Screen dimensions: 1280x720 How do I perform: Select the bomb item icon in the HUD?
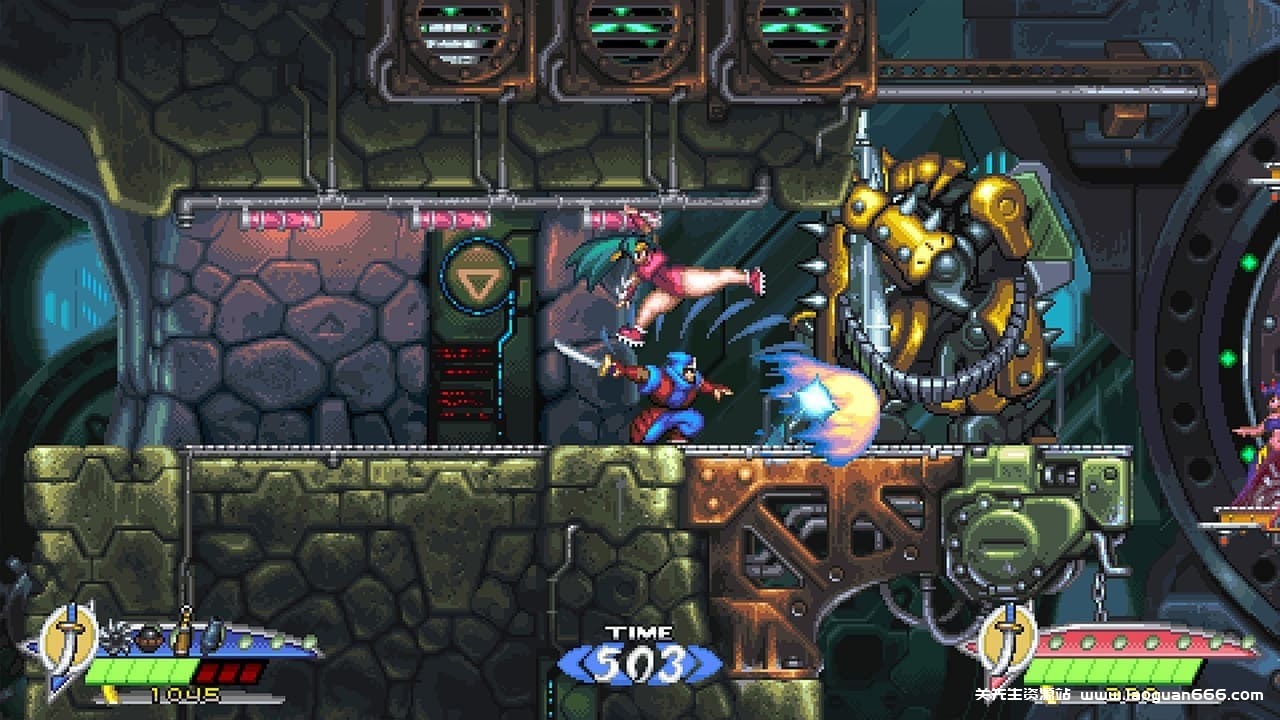click(149, 637)
